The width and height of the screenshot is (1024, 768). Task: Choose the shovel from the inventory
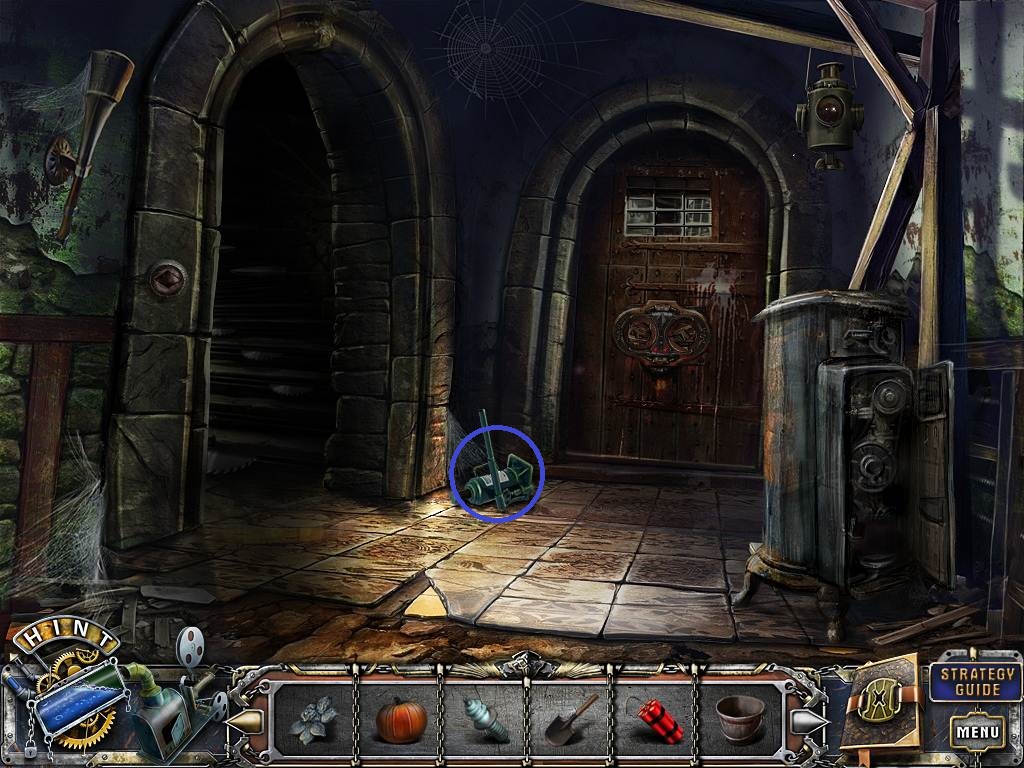571,720
